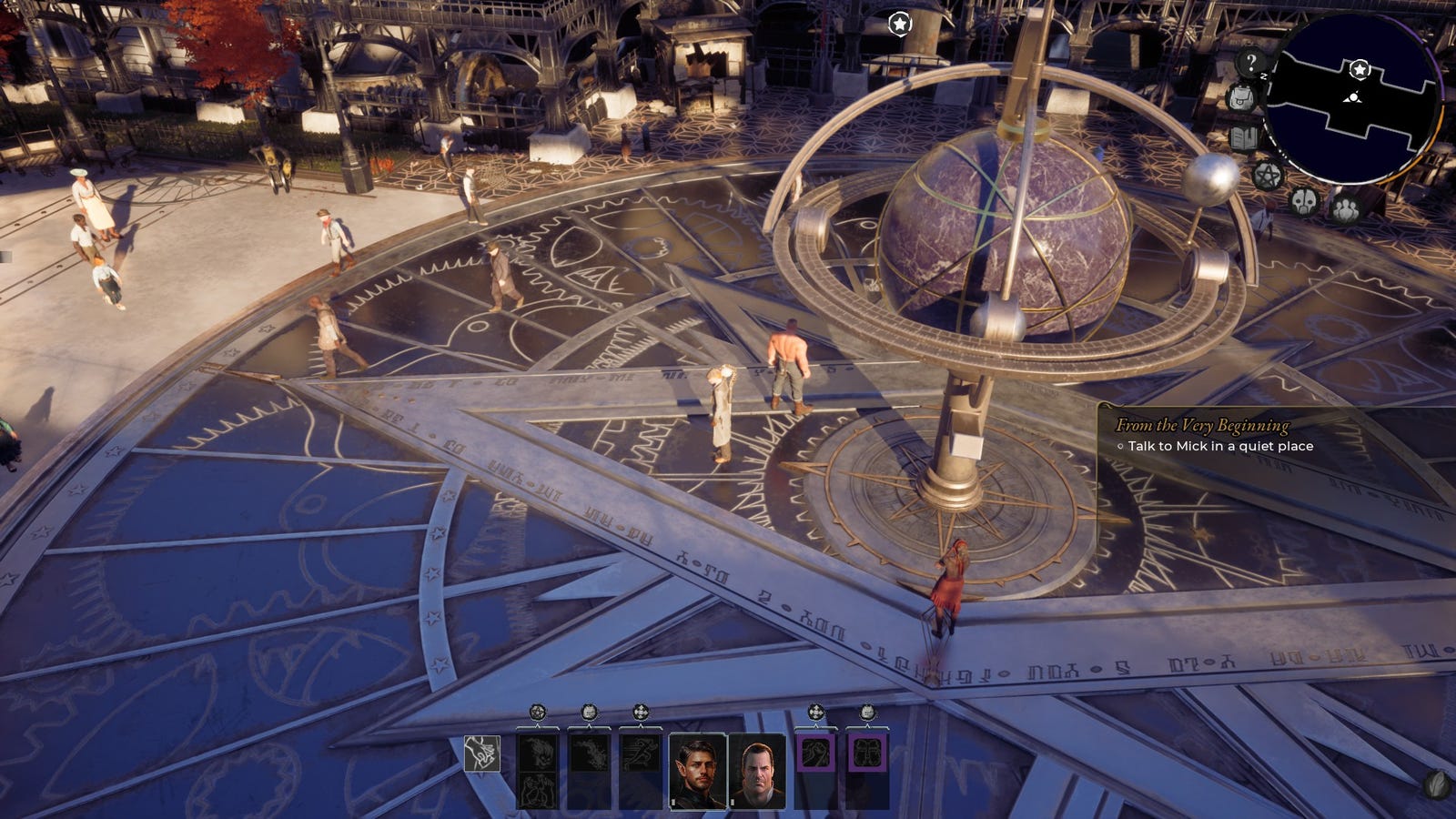The image size is (1456, 819).
Task: Open the mask icon menu
Action: click(x=1304, y=200)
